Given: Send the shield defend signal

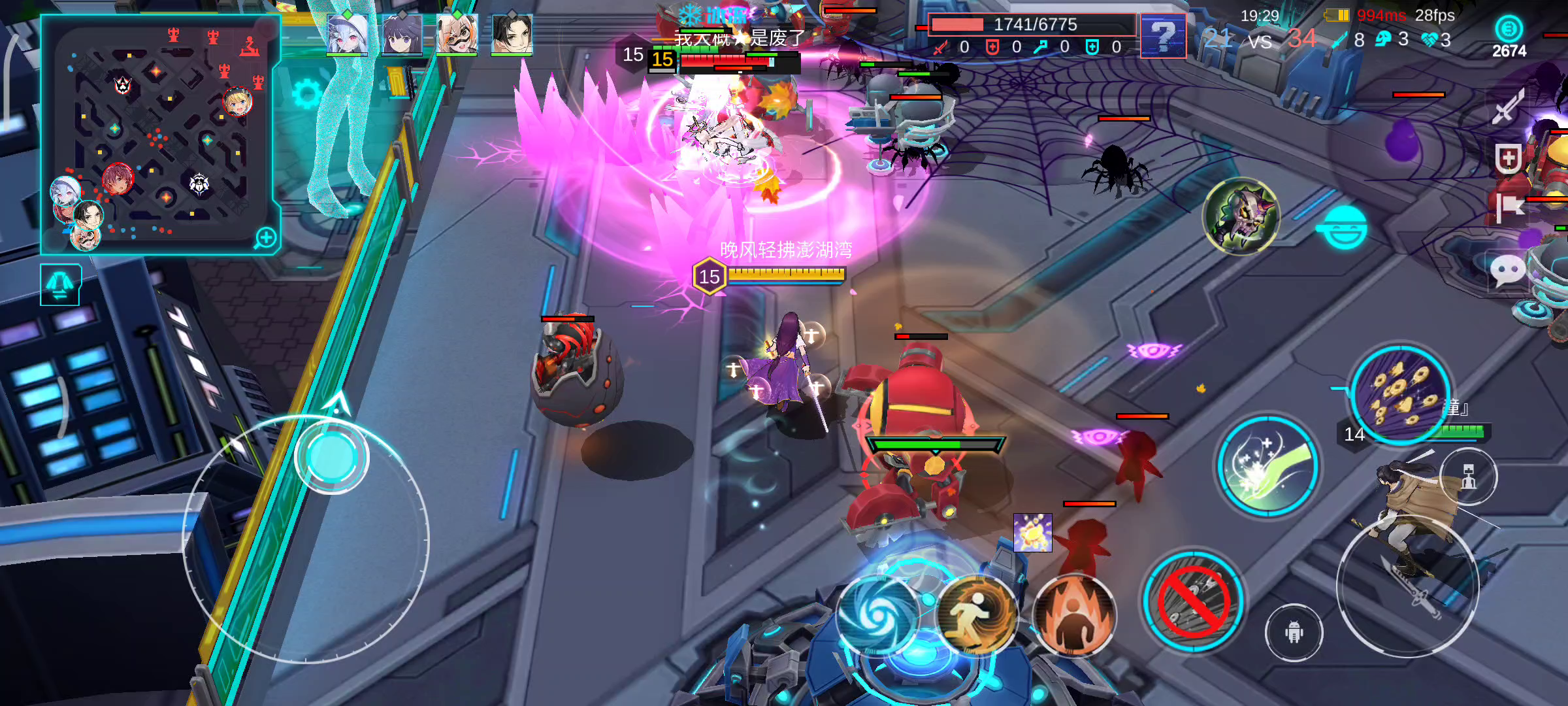Looking at the screenshot, I should tap(1508, 158).
